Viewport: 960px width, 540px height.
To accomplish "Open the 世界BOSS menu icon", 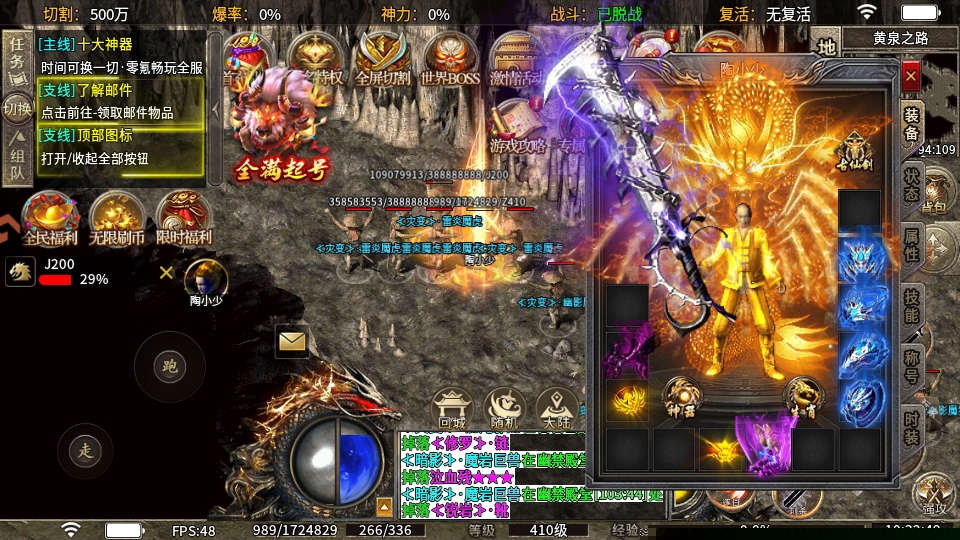I will [x=450, y=60].
